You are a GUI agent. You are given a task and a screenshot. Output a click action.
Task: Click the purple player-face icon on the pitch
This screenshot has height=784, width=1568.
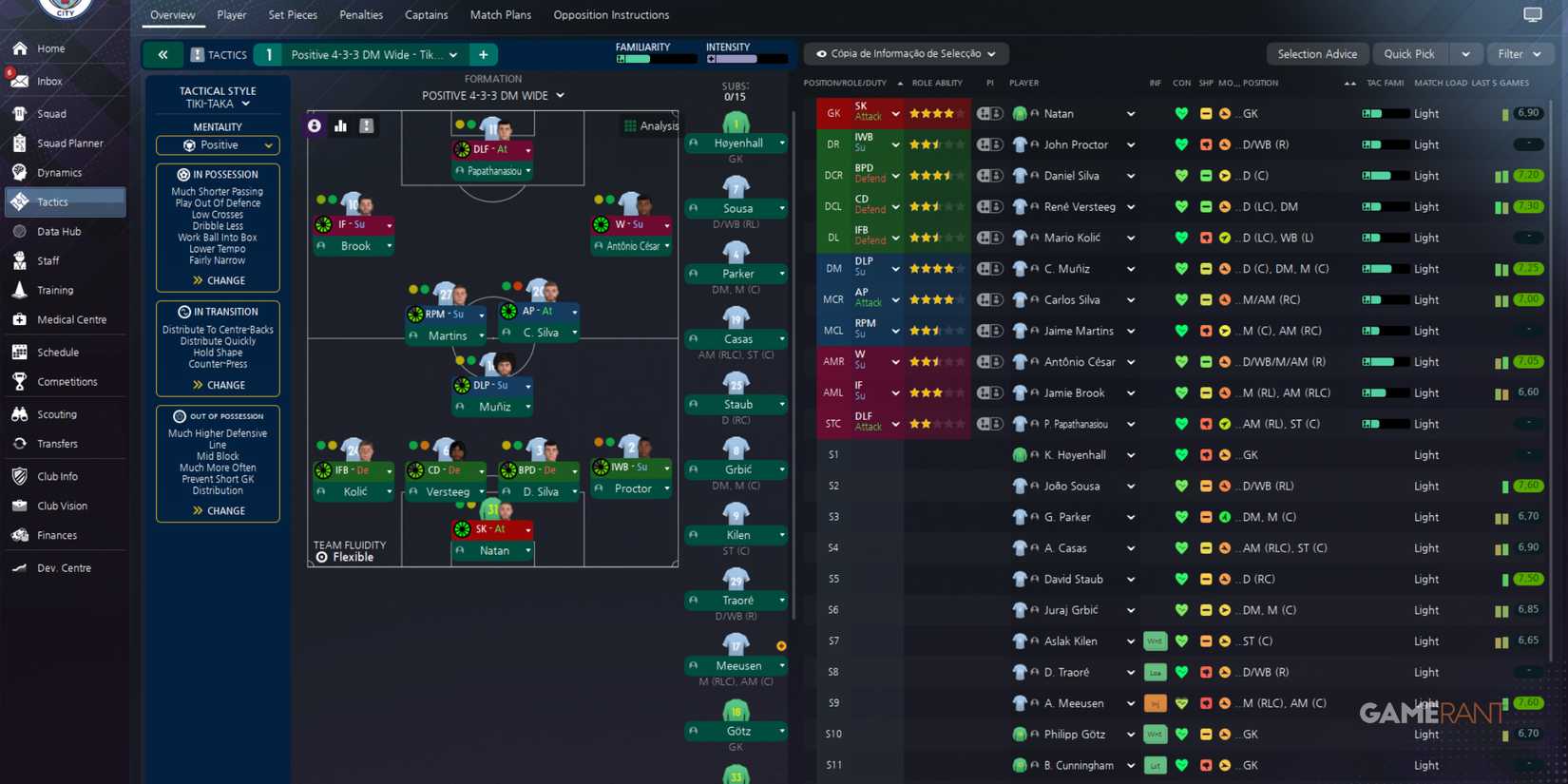tap(314, 124)
